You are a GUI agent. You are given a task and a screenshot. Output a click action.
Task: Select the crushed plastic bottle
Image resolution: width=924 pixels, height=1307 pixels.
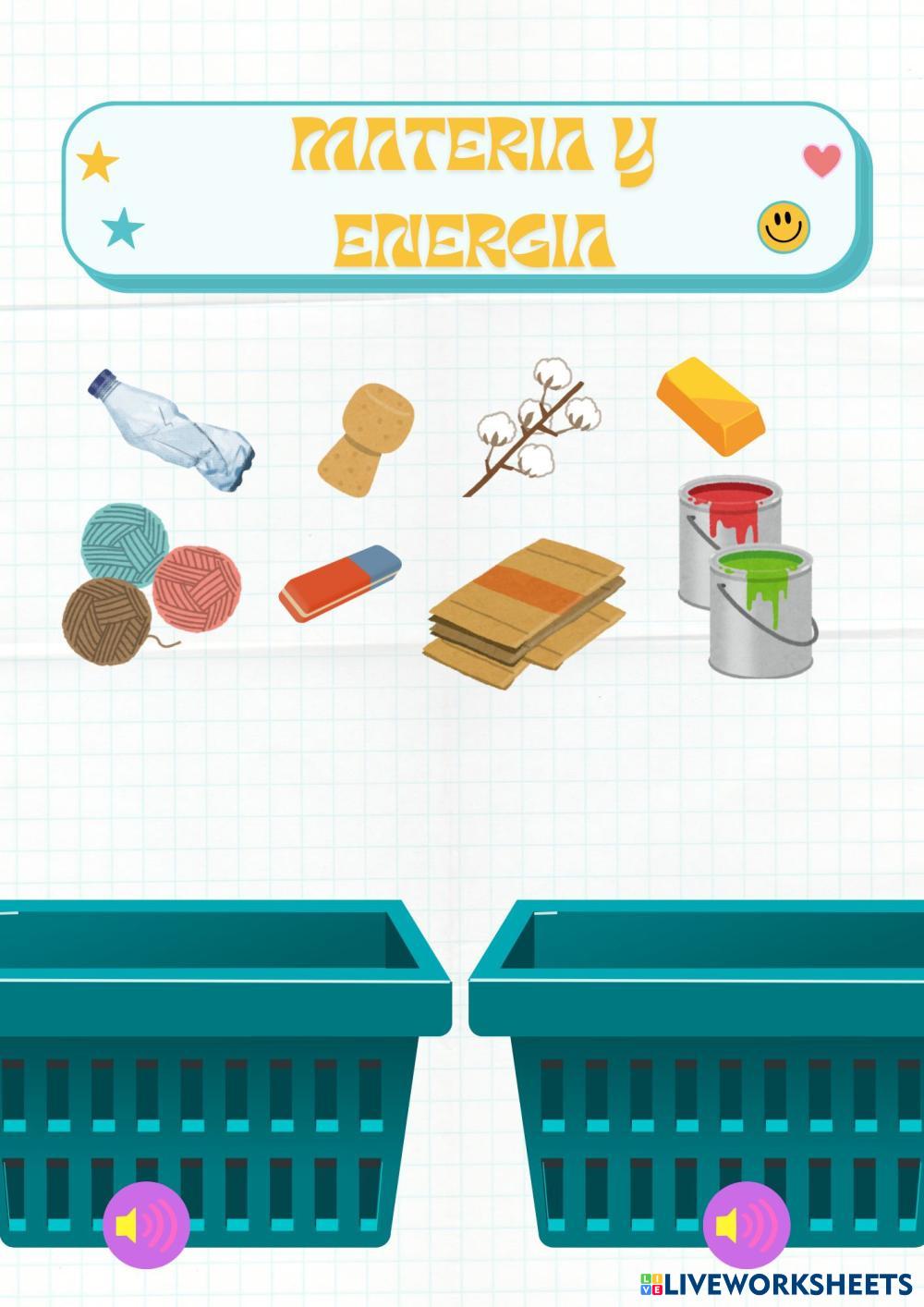pyautogui.click(x=174, y=430)
